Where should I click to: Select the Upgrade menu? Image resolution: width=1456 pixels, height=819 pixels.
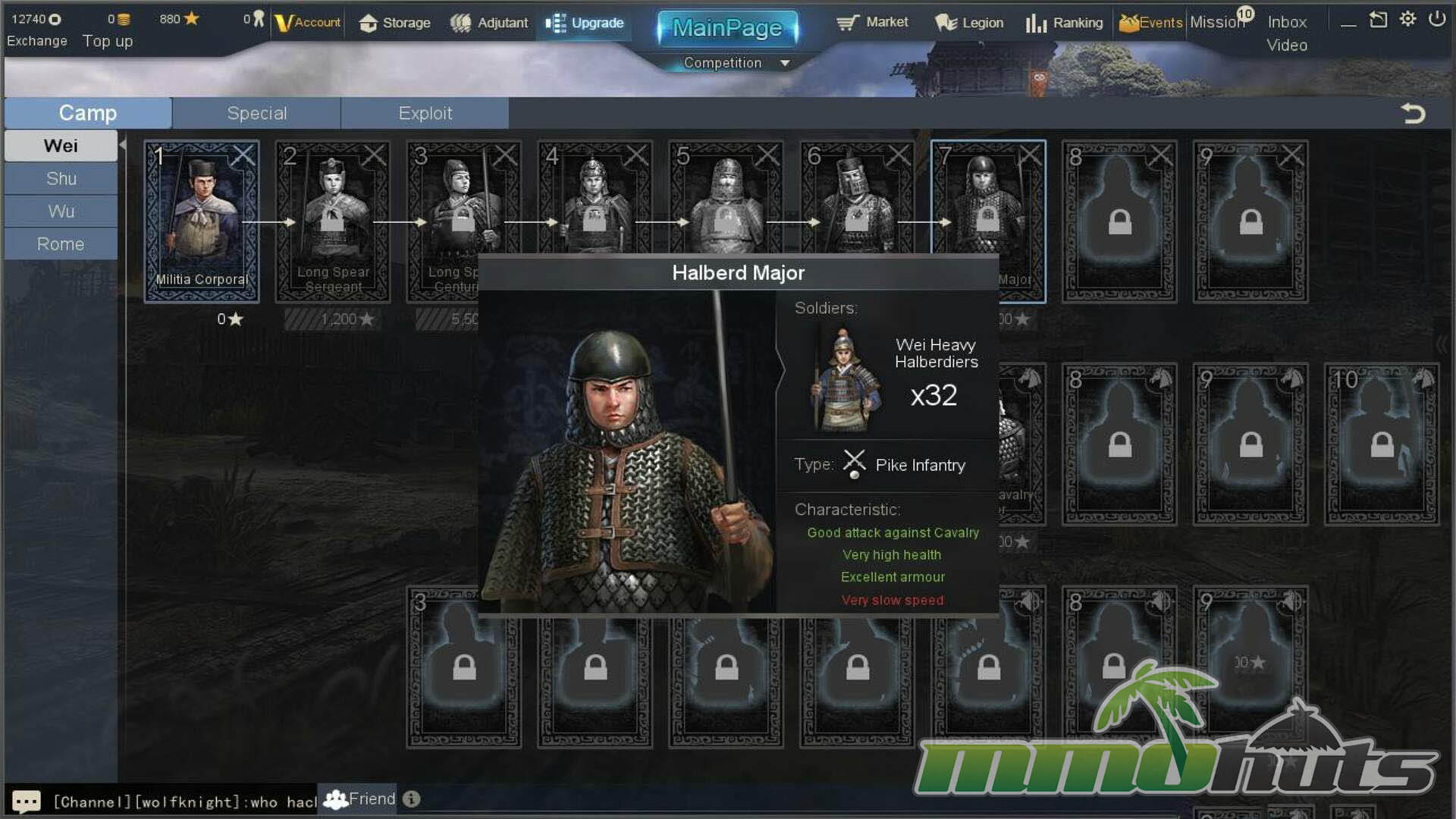[x=585, y=23]
